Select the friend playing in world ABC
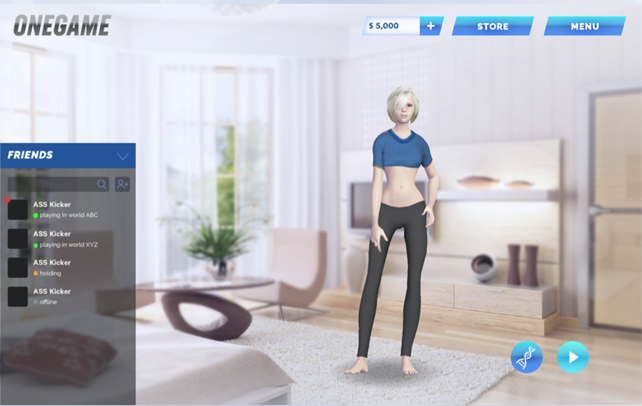Viewport: 642px width, 406px height. pyautogui.click(x=66, y=210)
